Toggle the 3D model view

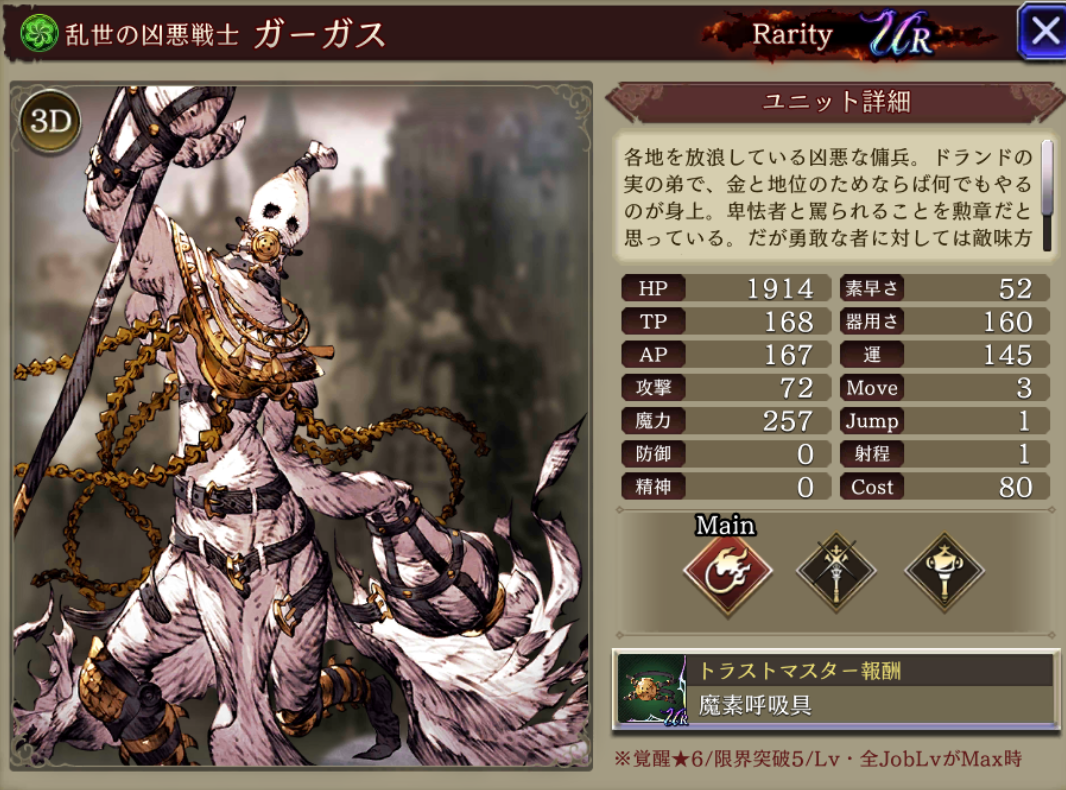(x=49, y=120)
